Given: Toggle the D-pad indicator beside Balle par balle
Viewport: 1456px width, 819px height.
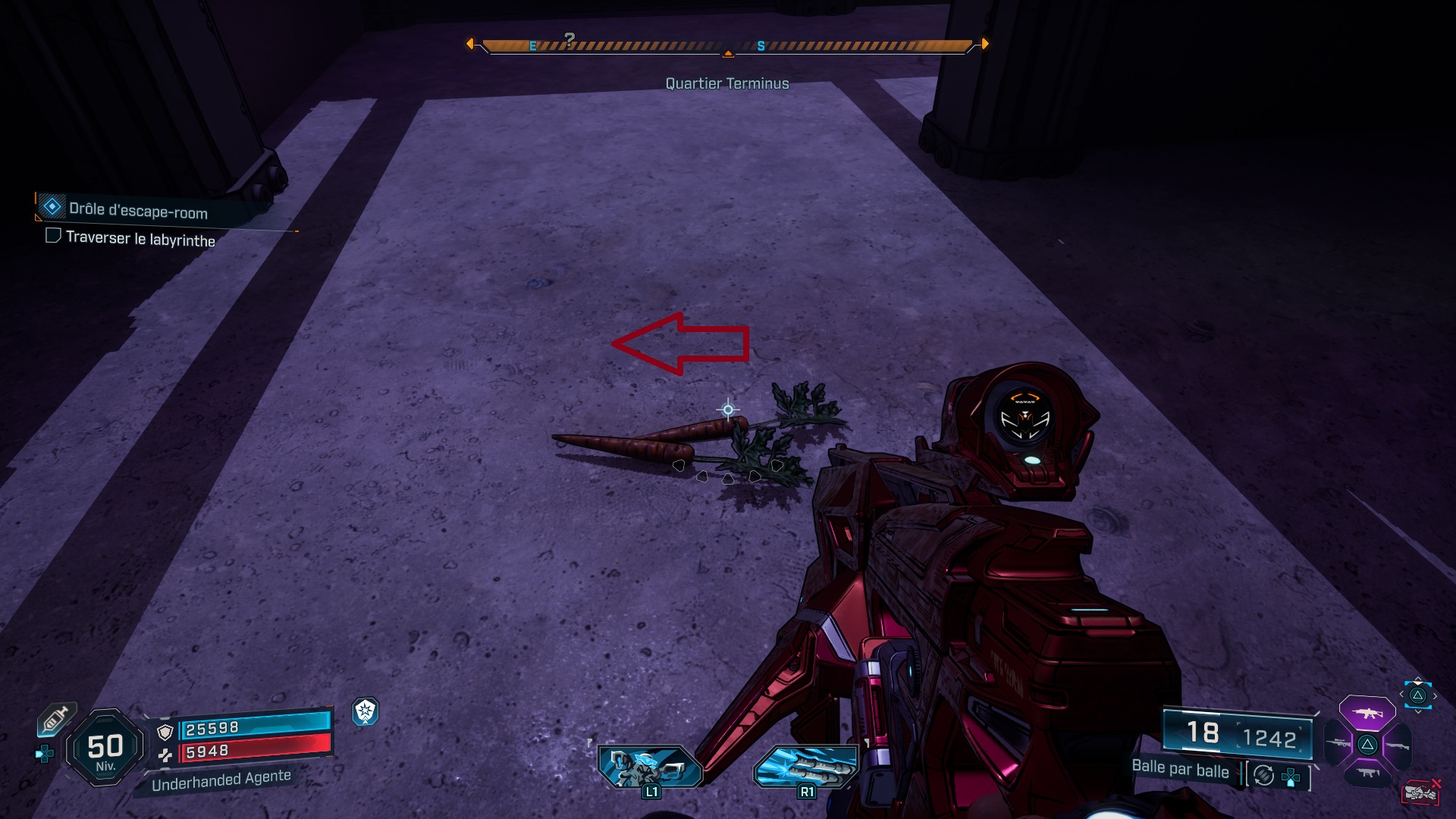Looking at the screenshot, I should click(x=1291, y=777).
